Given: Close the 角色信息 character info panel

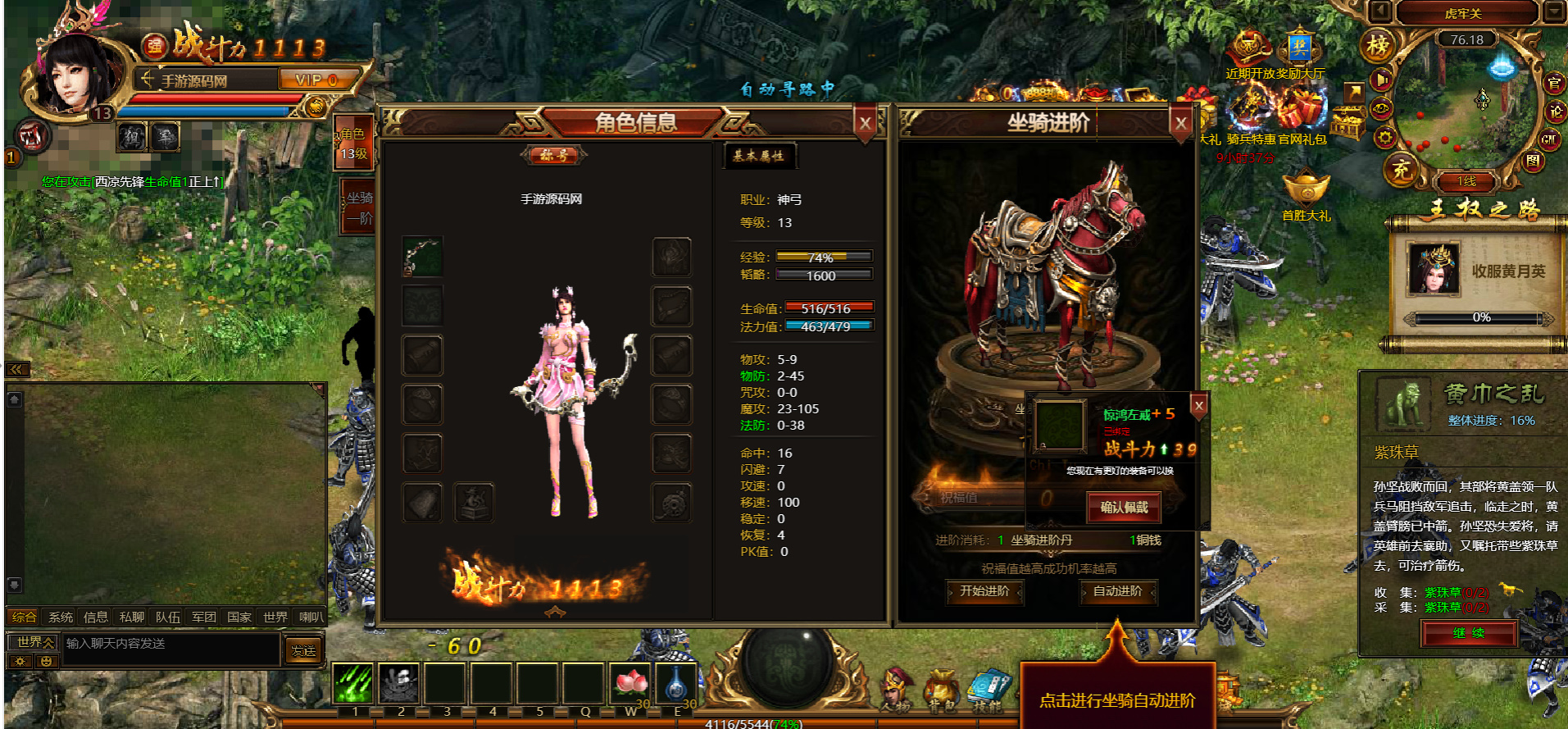Looking at the screenshot, I should click(x=865, y=124).
